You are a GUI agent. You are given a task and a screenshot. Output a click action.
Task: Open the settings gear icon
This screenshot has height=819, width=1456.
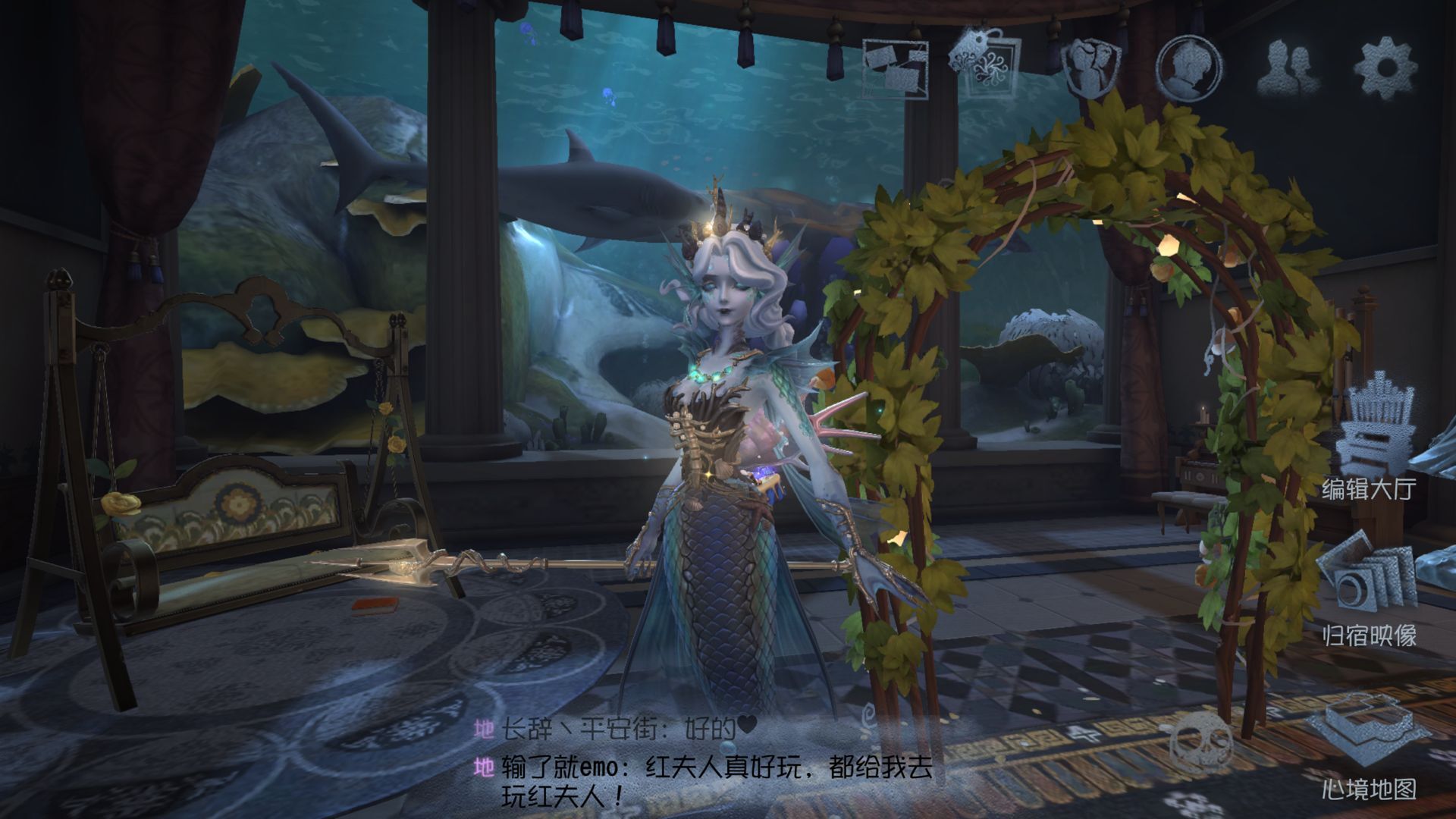coord(1385,68)
